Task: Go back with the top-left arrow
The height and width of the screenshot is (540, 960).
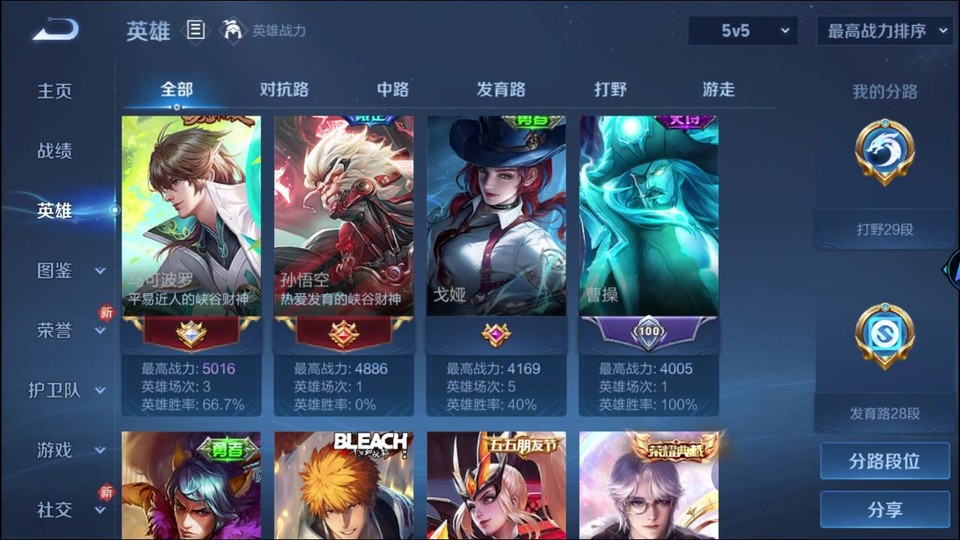Action: tap(55, 30)
